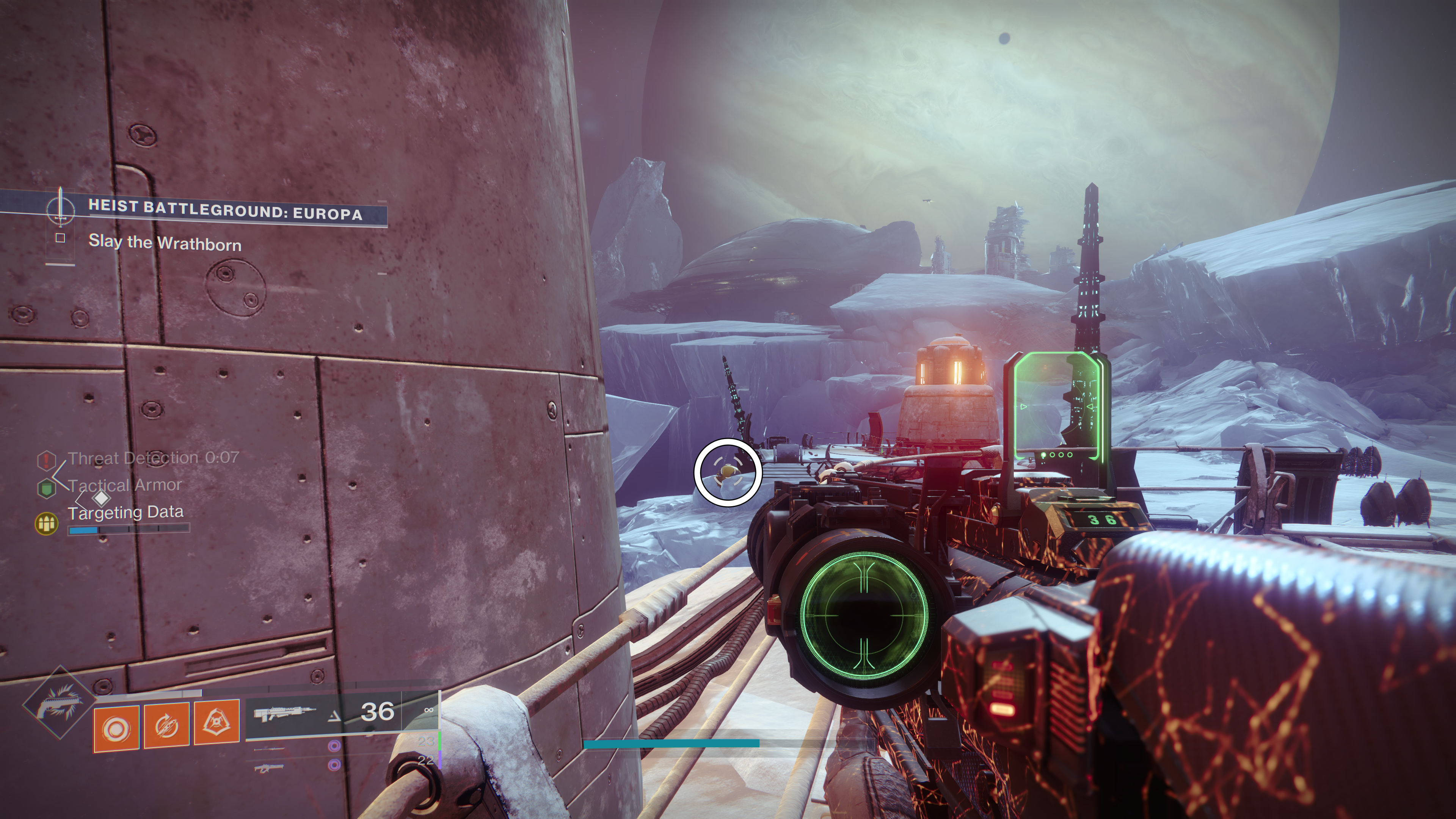
Task: Switch to the stowed sniper rifle
Action: pyautogui.click(x=268, y=748)
